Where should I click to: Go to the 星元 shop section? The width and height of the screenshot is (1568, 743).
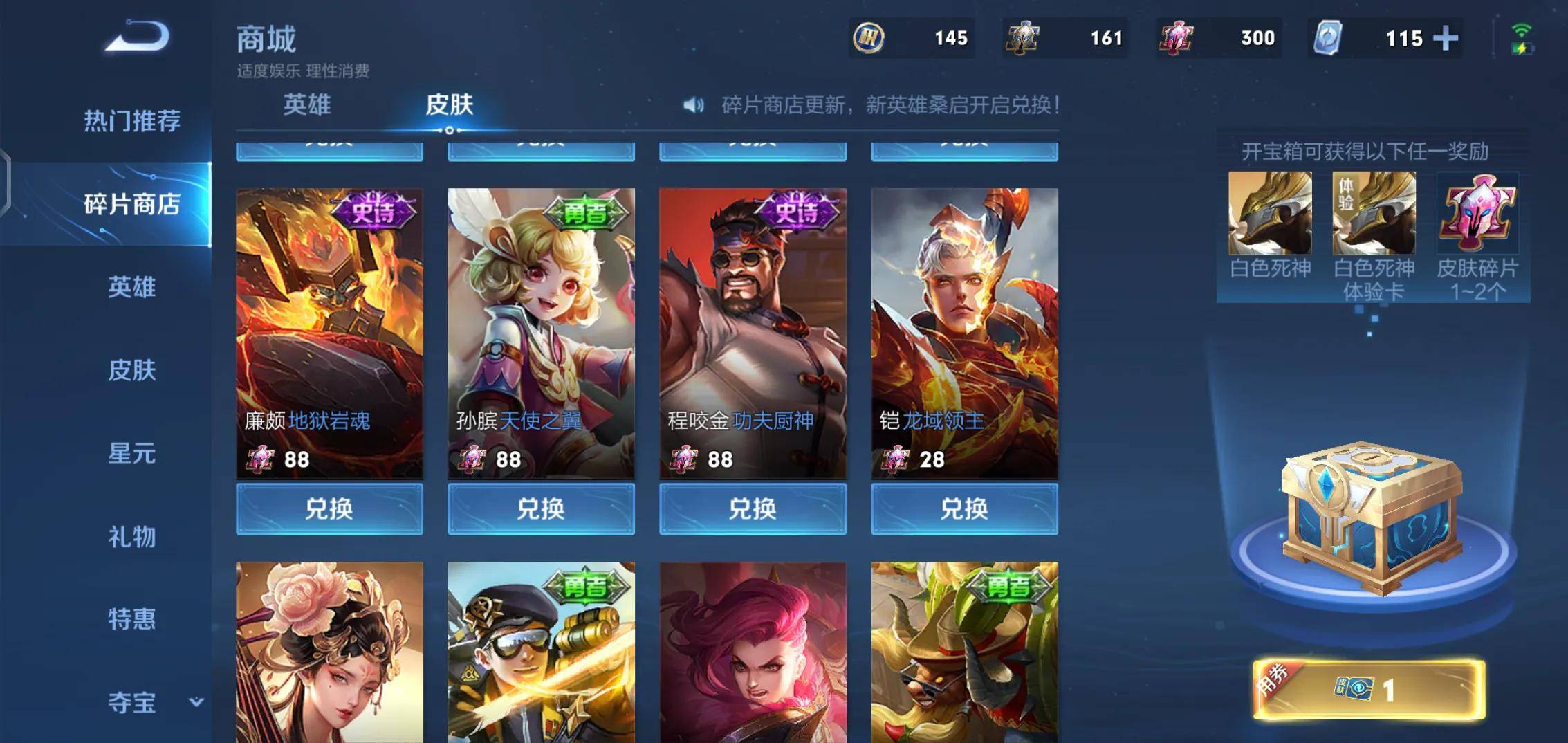pos(131,454)
